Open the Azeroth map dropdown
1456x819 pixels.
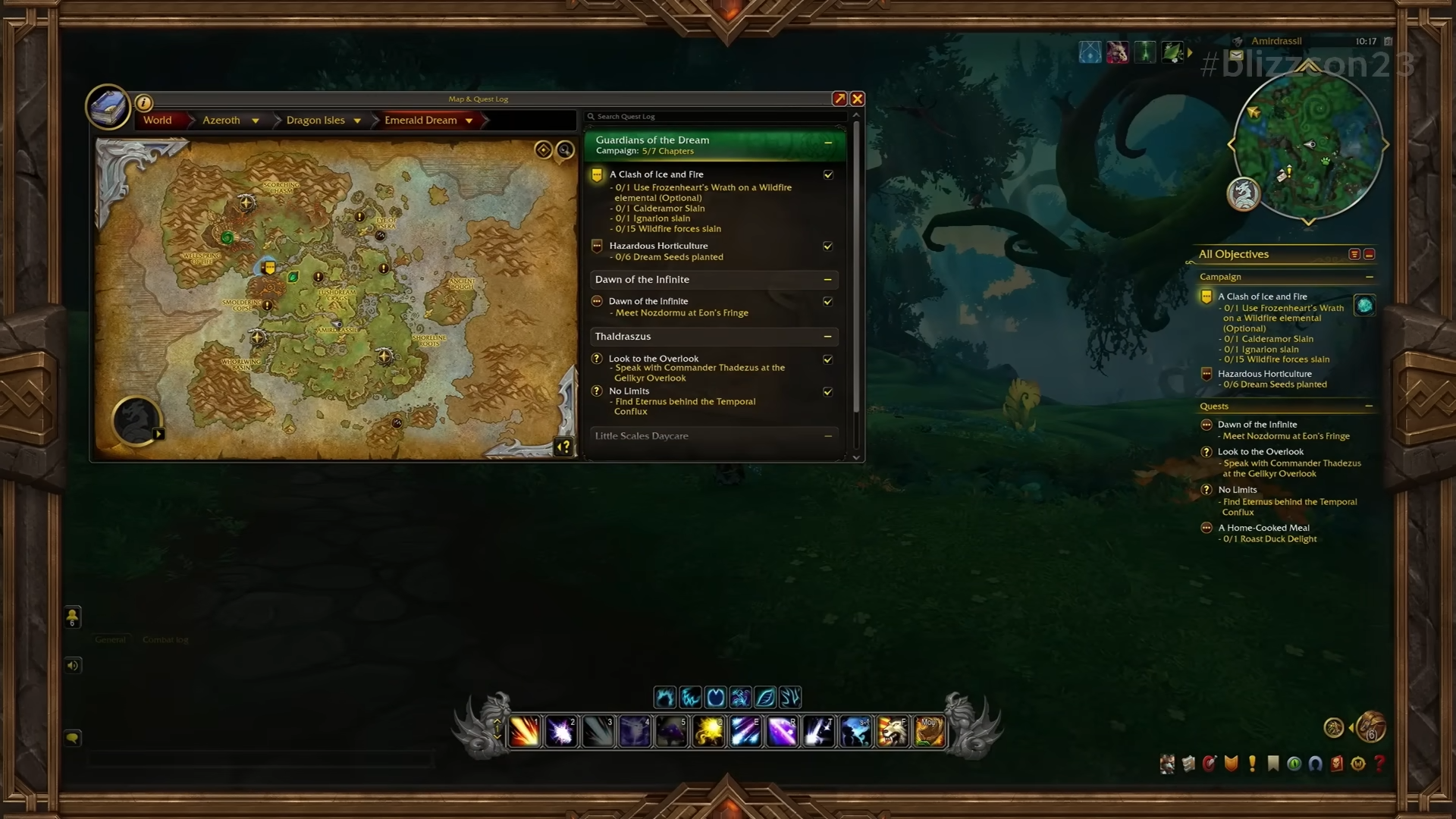point(256,121)
